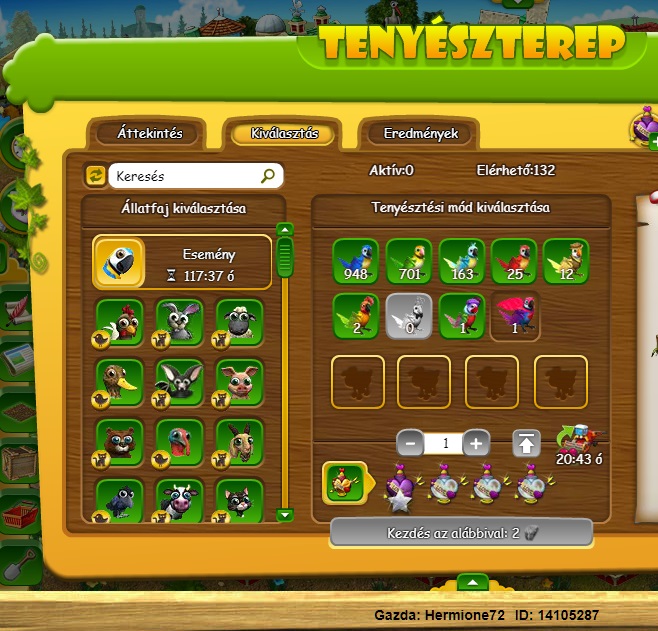Select the Kiválasztás tab
The image size is (658, 631).
tap(284, 133)
